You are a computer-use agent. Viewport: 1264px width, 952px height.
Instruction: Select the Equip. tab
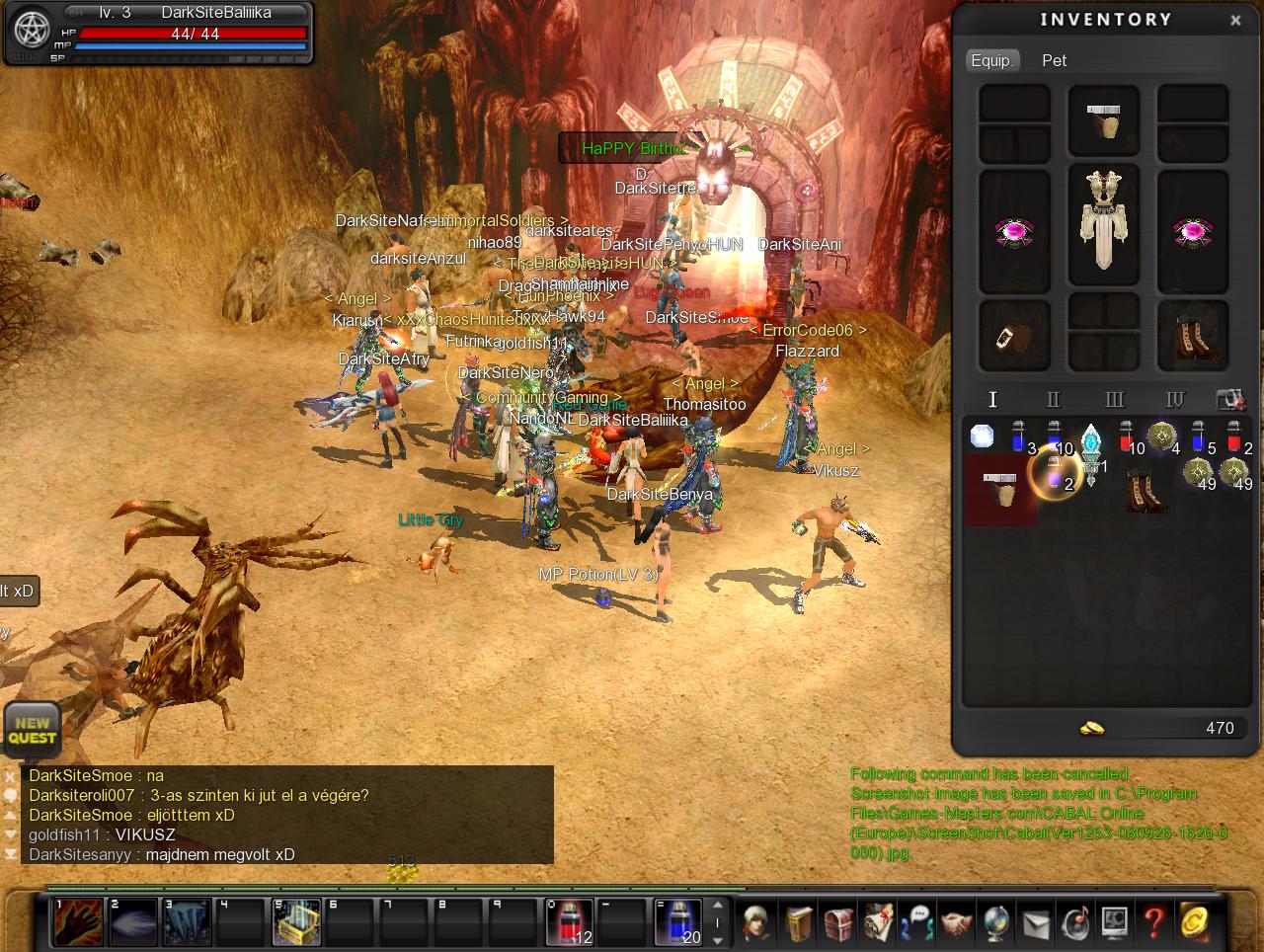click(x=991, y=60)
